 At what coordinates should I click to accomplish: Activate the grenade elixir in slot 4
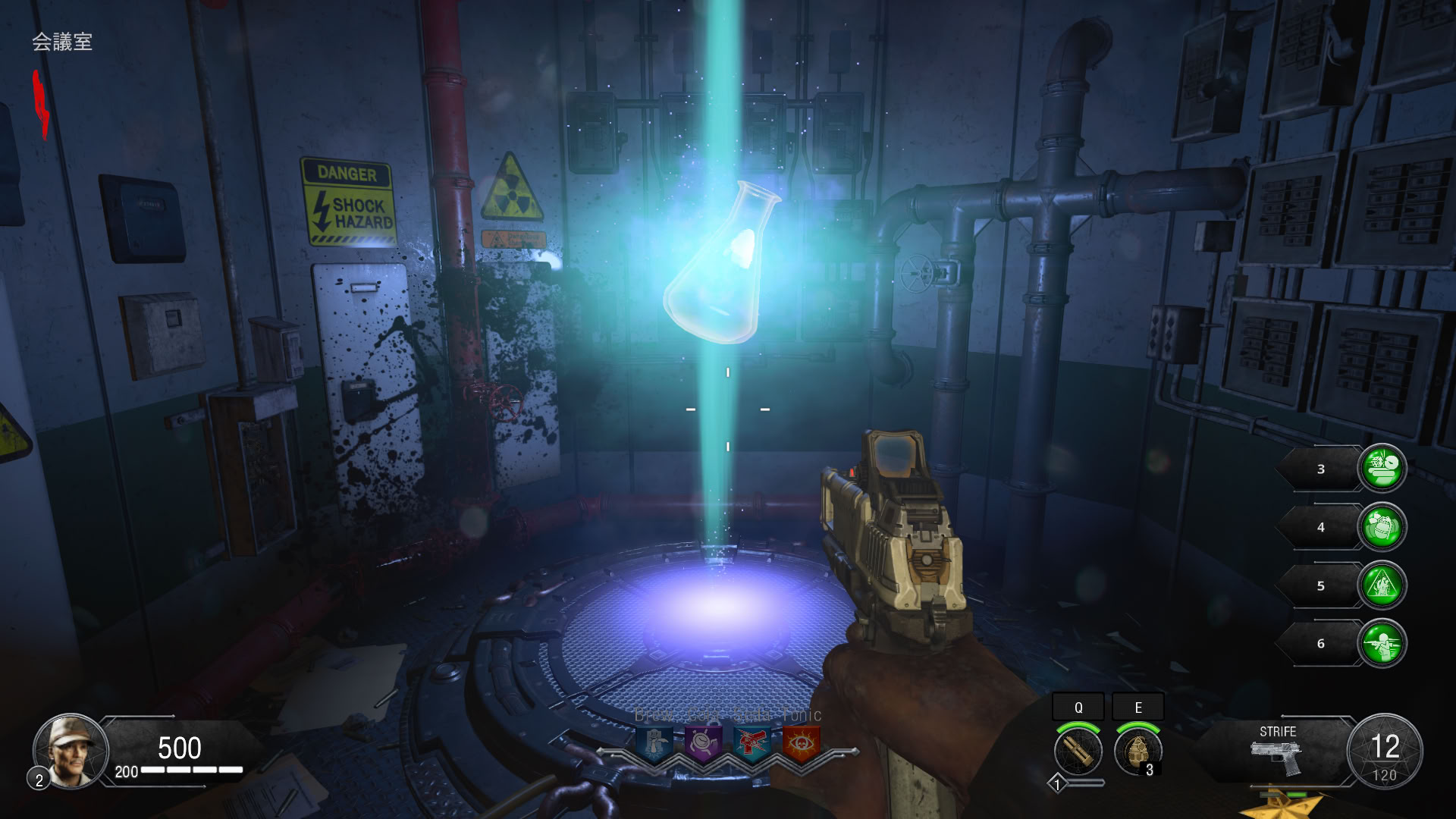1382,527
